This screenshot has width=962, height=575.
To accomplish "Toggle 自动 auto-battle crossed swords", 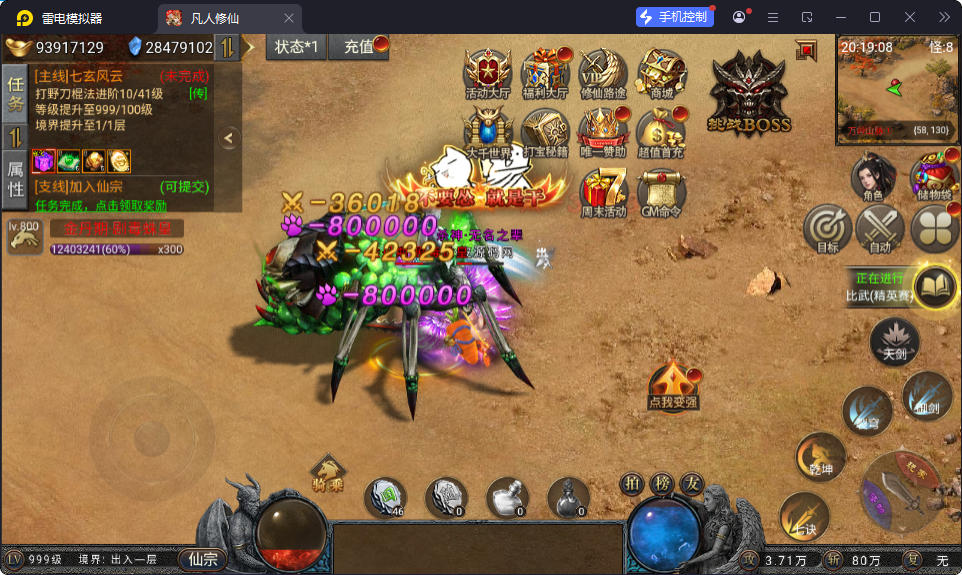I will [x=880, y=229].
